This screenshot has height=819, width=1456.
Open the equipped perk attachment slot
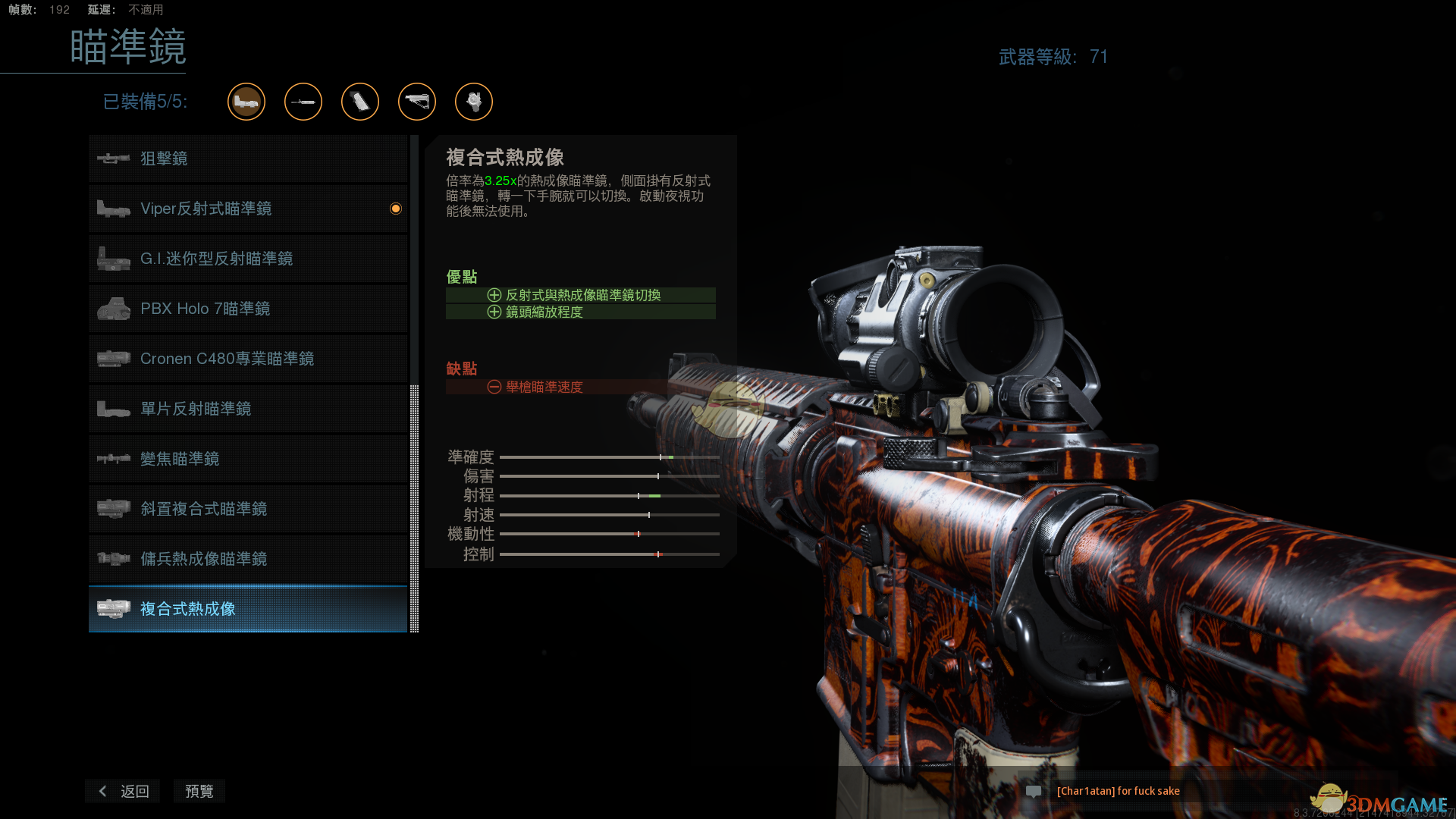pyautogui.click(x=474, y=102)
